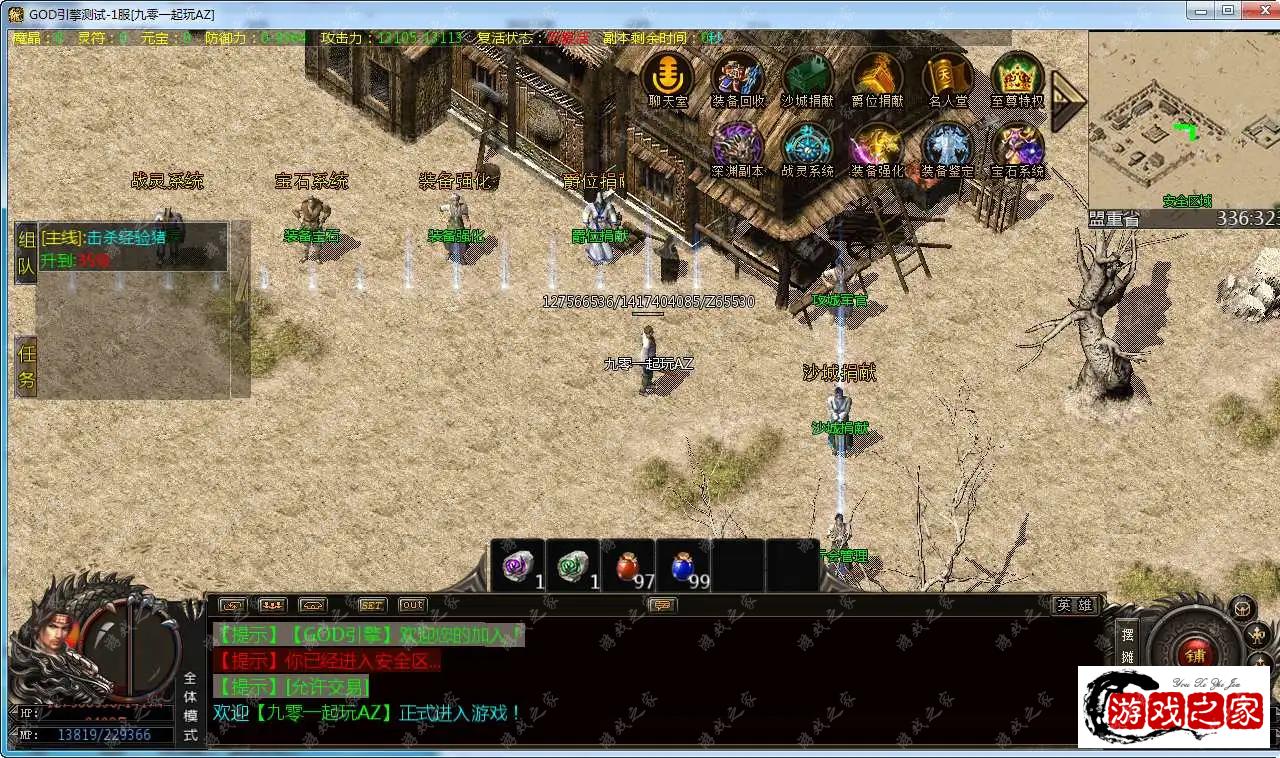Open the 装备回收 equipment recycle menu

(x=738, y=76)
